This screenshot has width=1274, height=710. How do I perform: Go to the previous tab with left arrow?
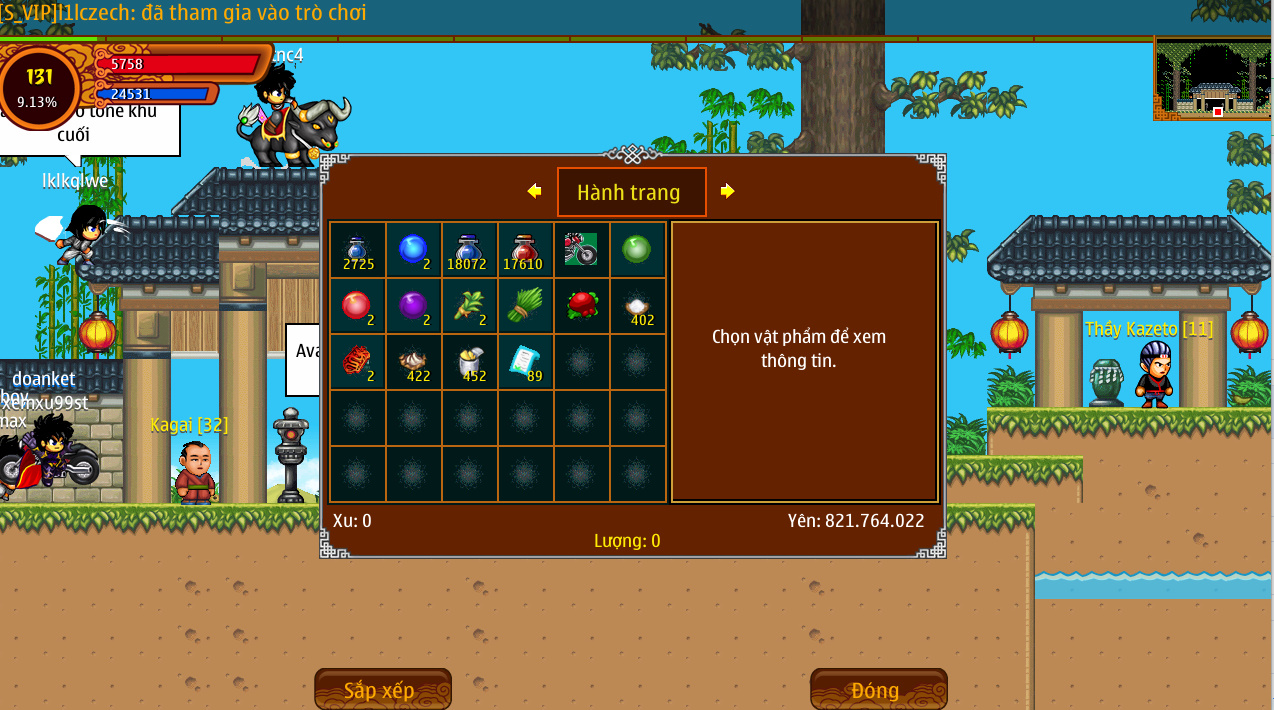(x=534, y=191)
